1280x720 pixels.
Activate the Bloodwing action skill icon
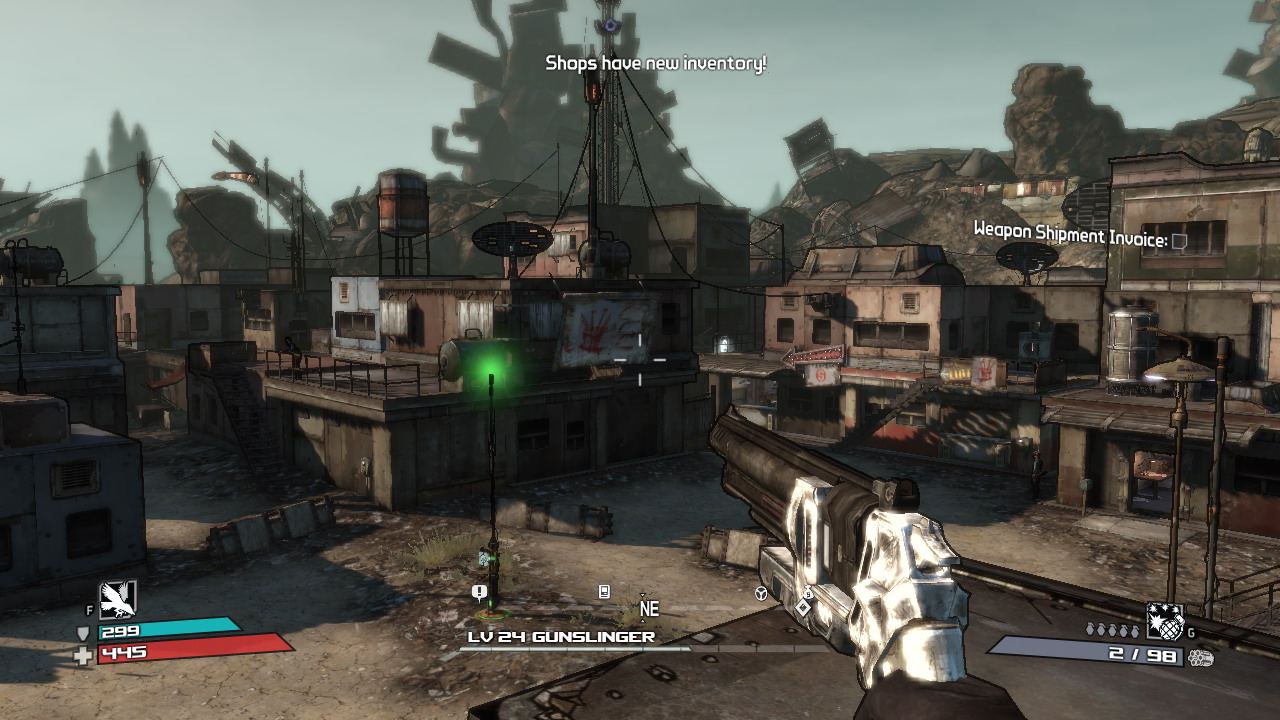pyautogui.click(x=118, y=599)
